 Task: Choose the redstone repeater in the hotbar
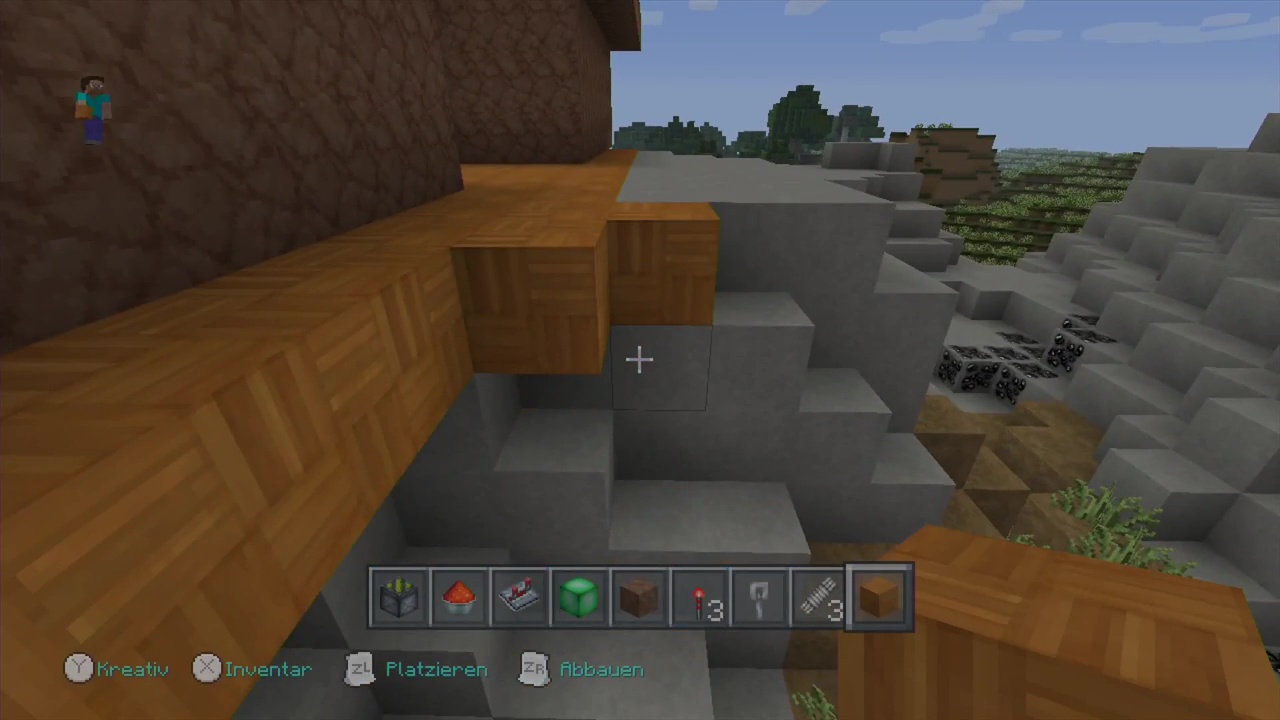(x=519, y=598)
